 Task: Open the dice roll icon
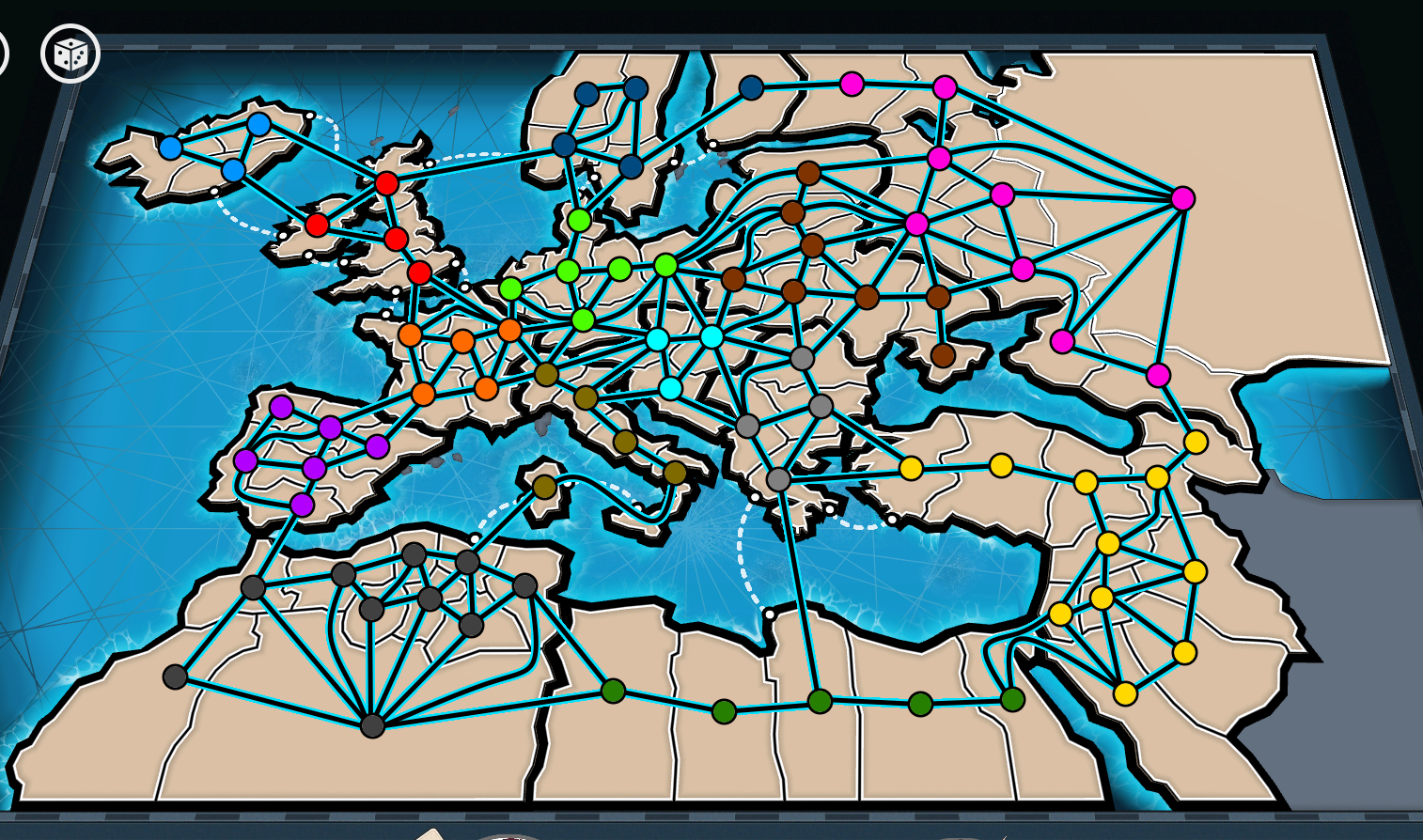pos(70,54)
